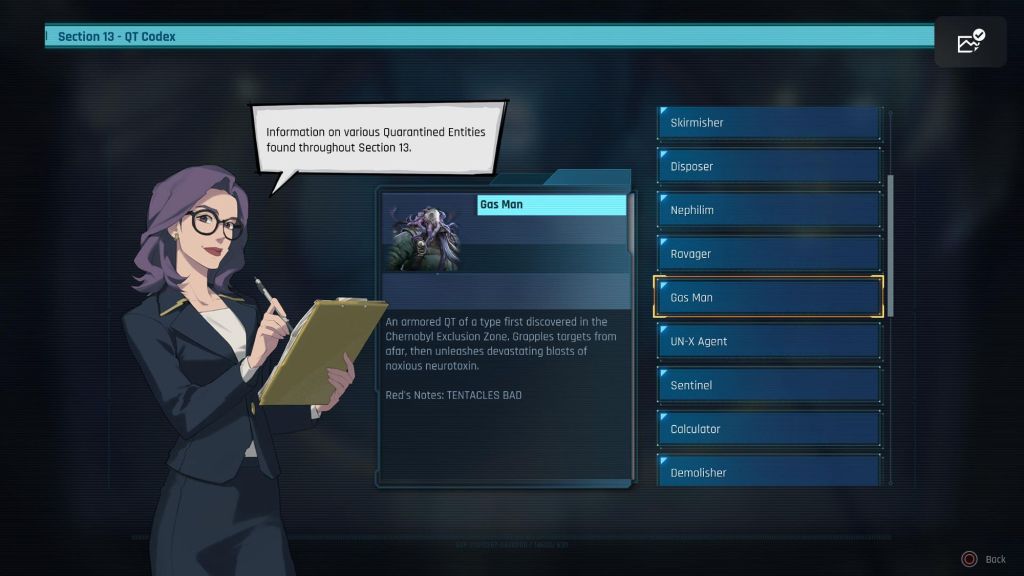Choose Nephilim from the QT list

[x=768, y=210]
